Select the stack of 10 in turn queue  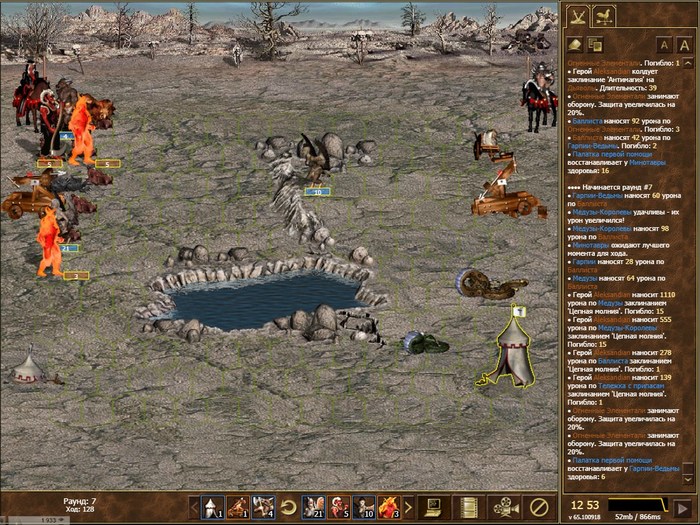point(364,506)
